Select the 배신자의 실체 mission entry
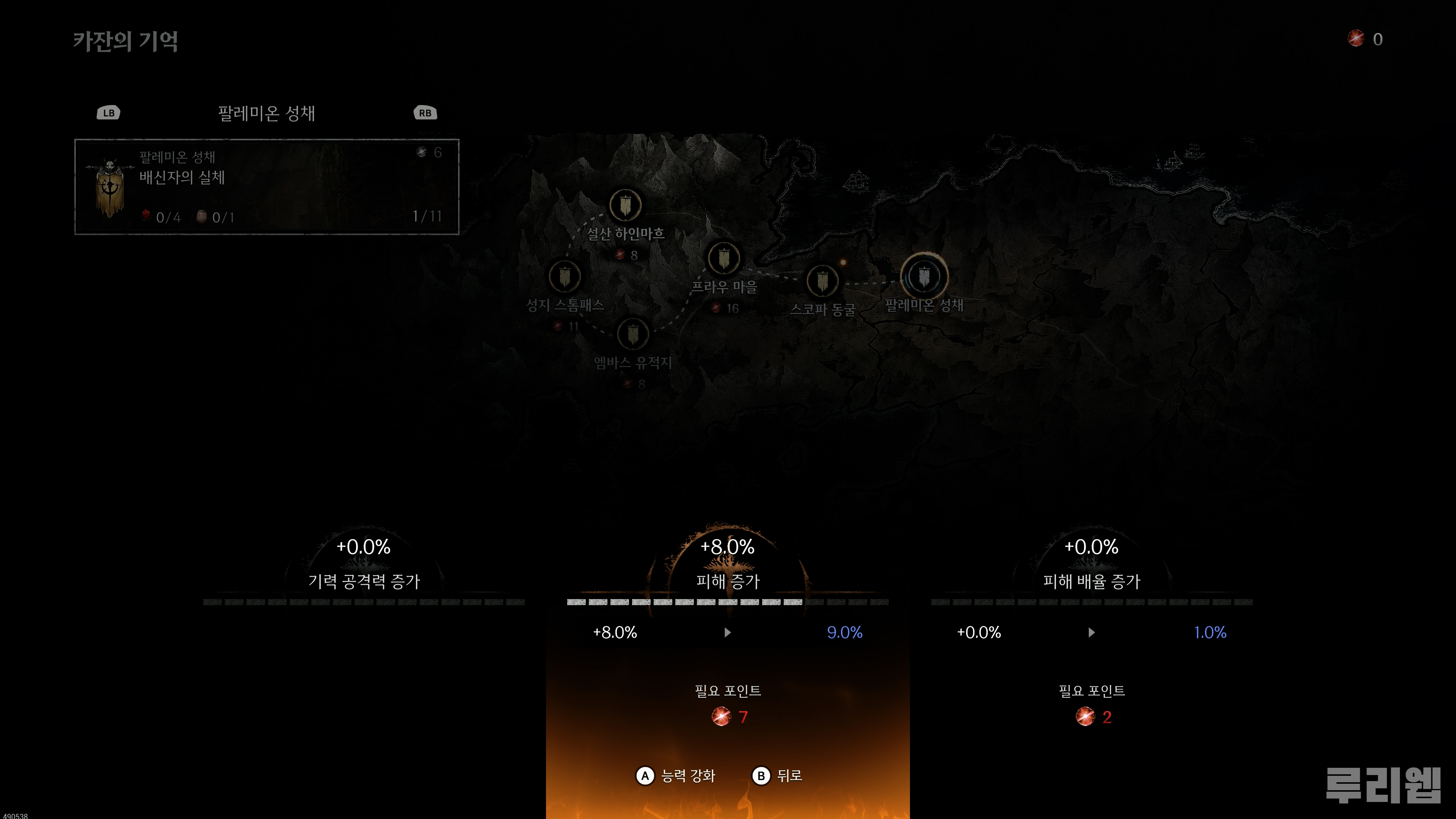This screenshot has width=1456, height=819. [266, 187]
